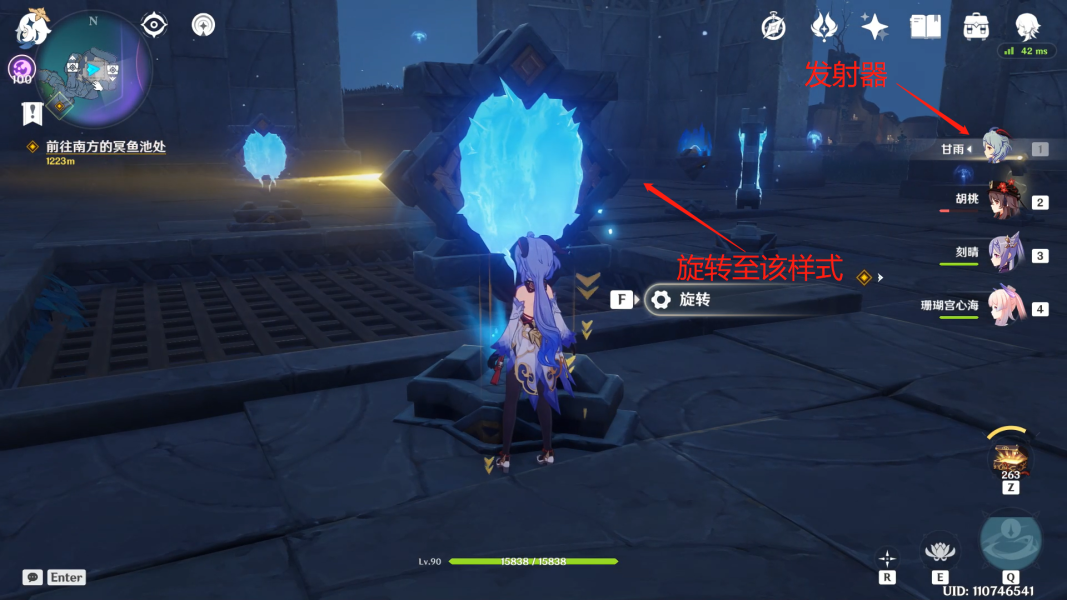Open the compass events icon
Image resolution: width=1067 pixels, height=600 pixels.
click(773, 27)
